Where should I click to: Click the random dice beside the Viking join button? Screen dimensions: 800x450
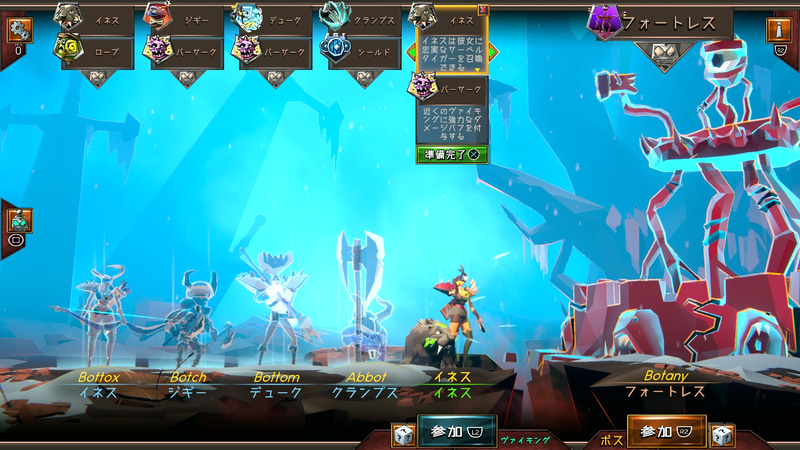pyautogui.click(x=402, y=435)
